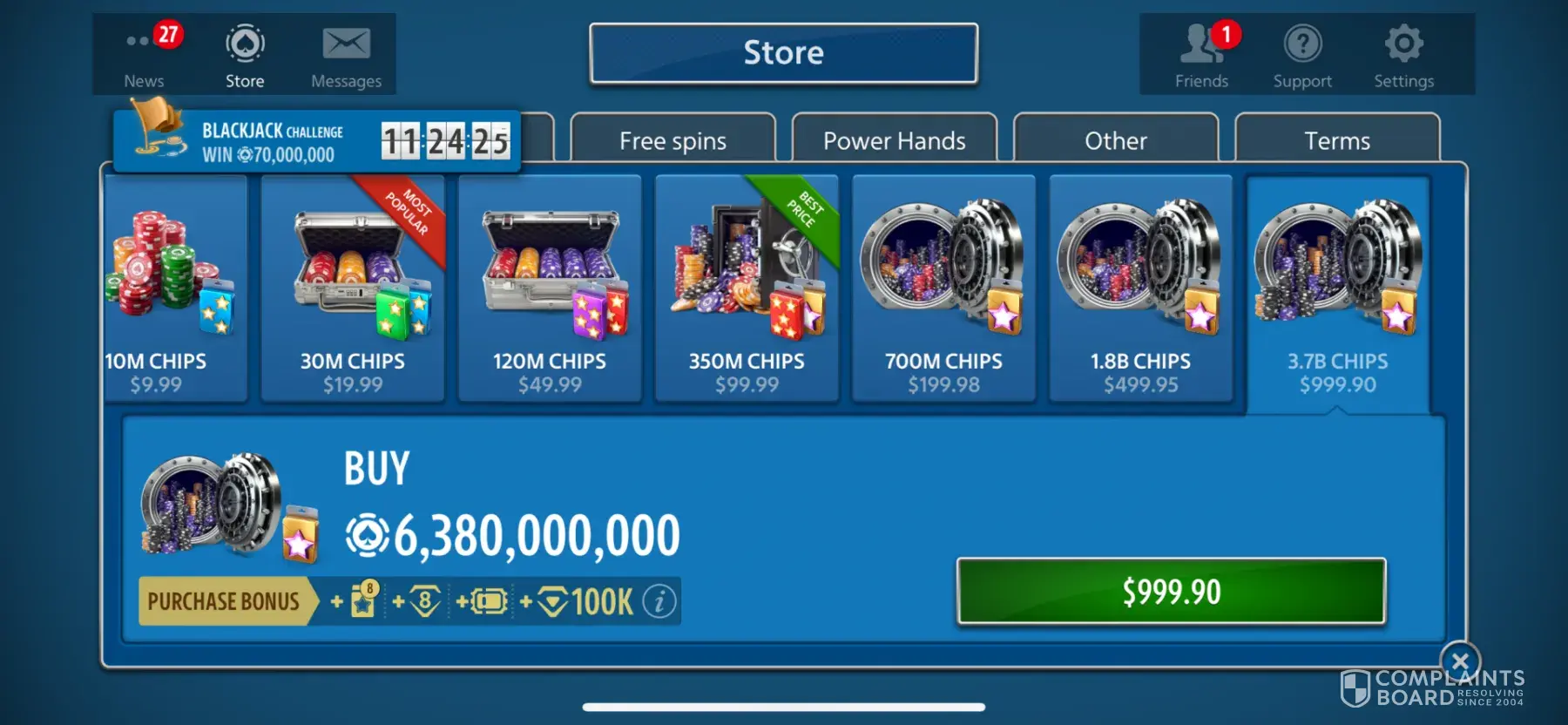Close the store window

pyautogui.click(x=1460, y=661)
